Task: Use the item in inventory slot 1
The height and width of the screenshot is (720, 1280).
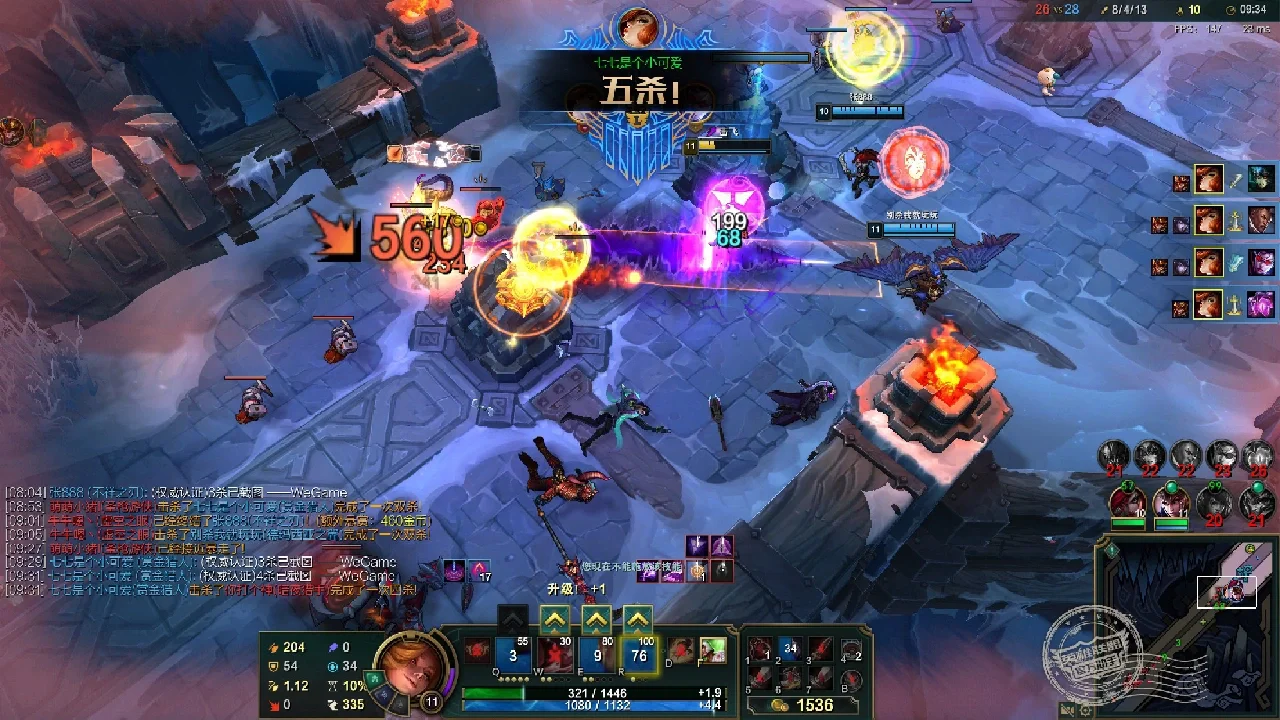Action: tap(762, 650)
